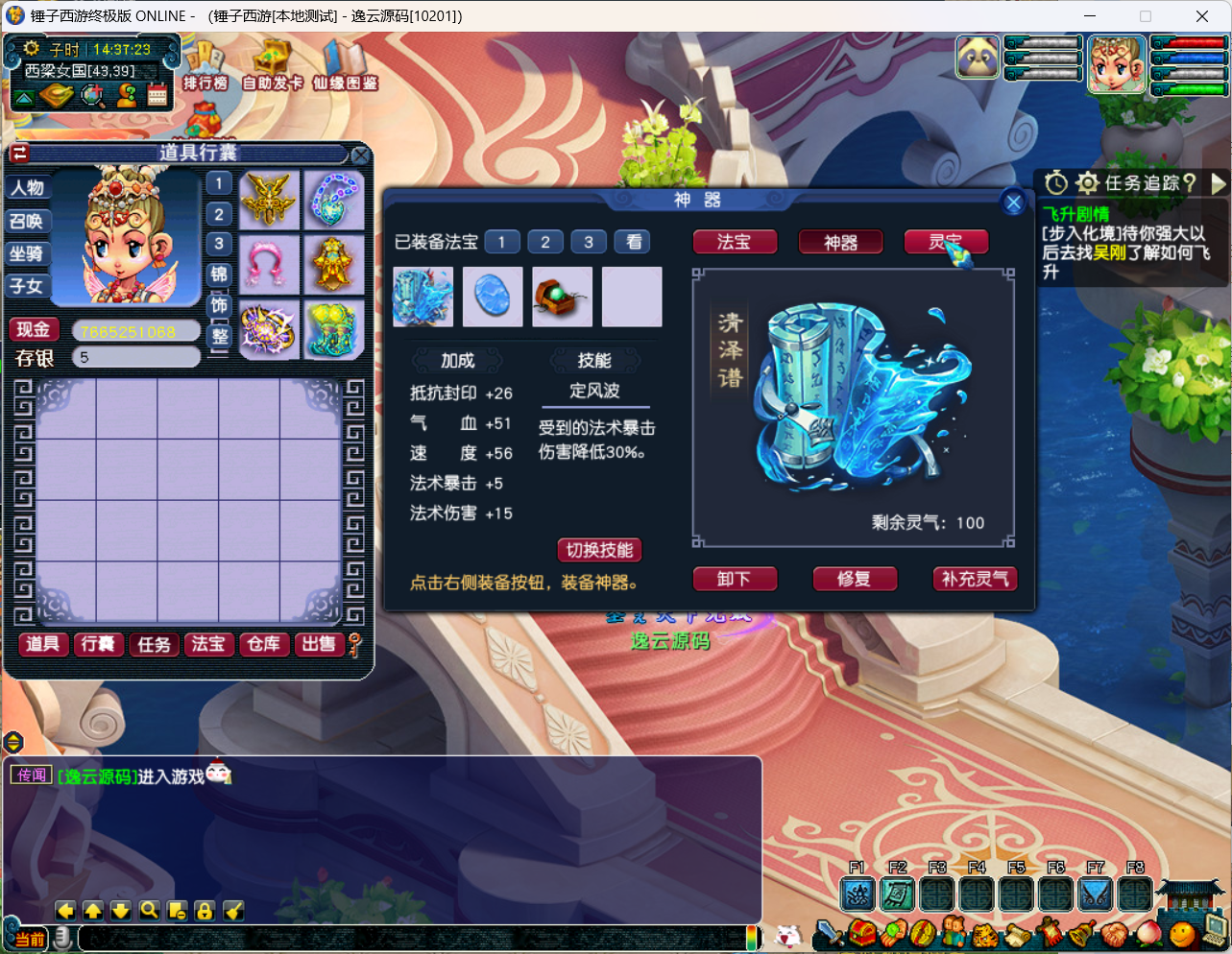This screenshot has height=954, width=1232.
Task: Click the smiley emote icon in hotbar
Action: [x=1182, y=934]
